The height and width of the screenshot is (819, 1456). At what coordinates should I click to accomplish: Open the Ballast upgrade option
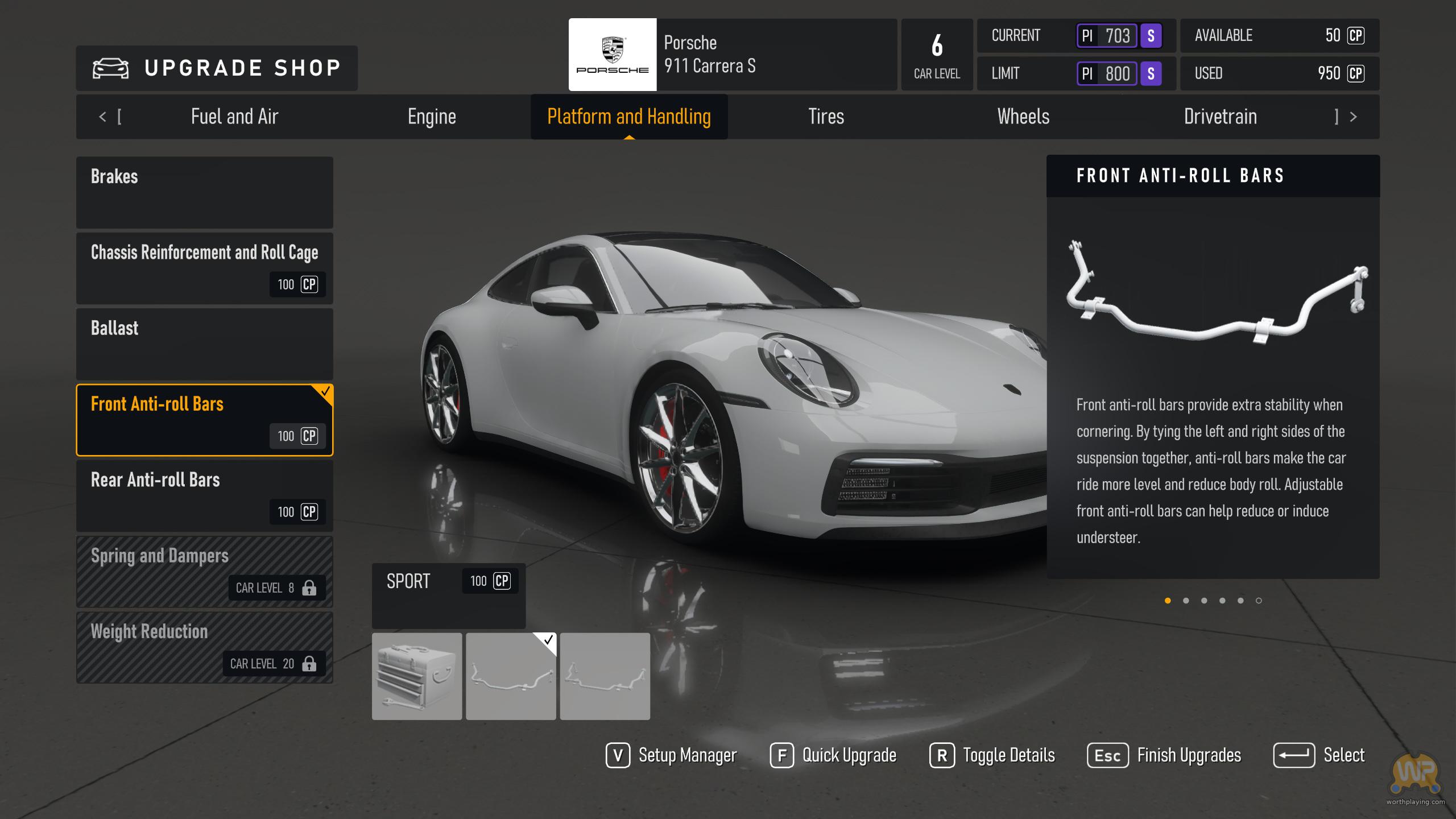click(x=205, y=344)
